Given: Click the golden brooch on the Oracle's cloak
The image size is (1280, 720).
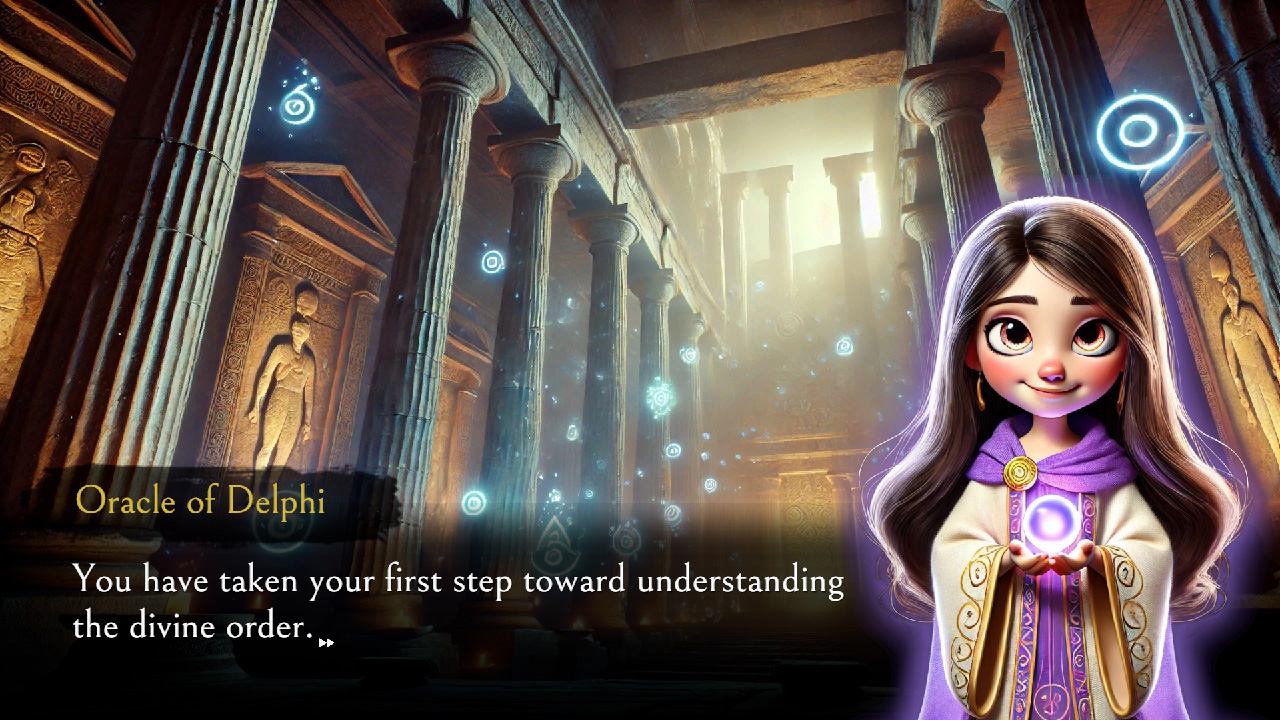Looking at the screenshot, I should tap(1022, 470).
